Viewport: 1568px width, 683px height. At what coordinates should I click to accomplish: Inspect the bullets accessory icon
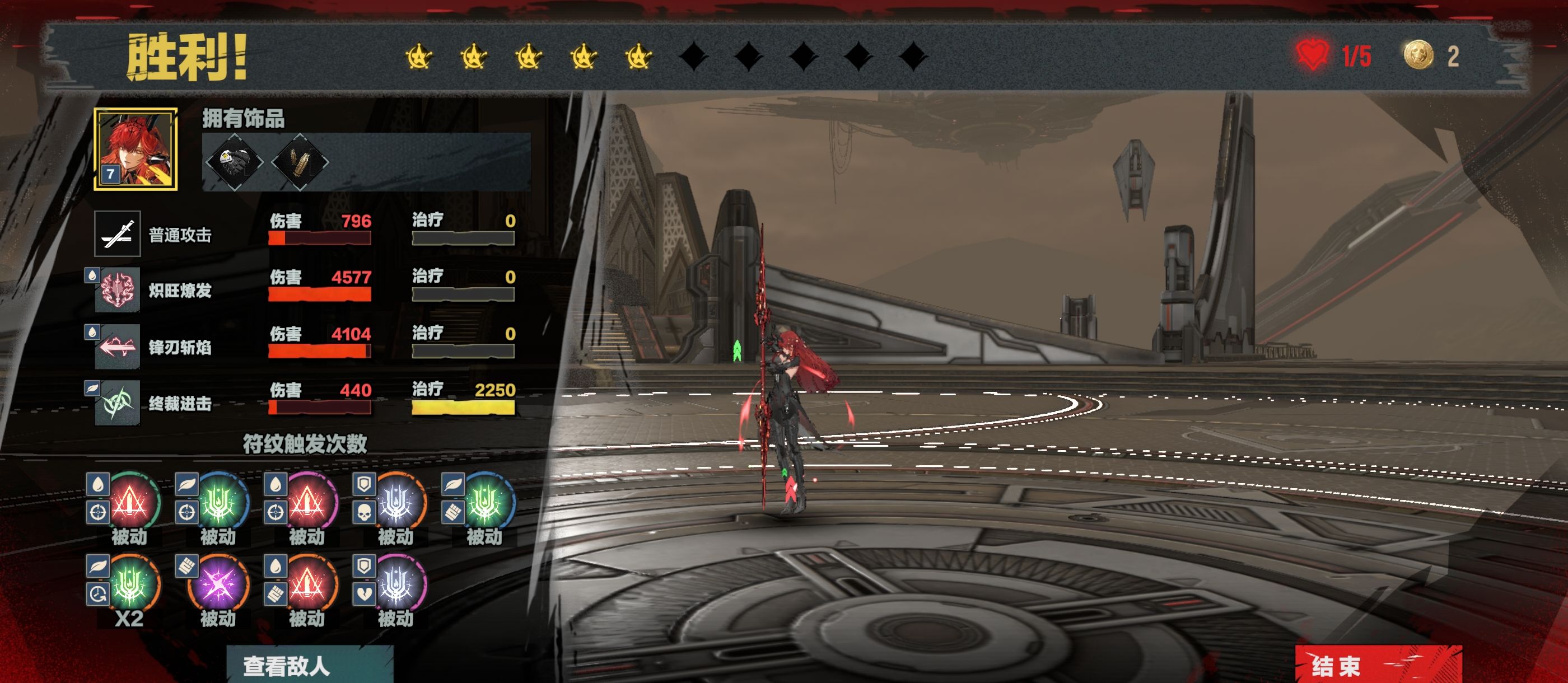point(300,162)
